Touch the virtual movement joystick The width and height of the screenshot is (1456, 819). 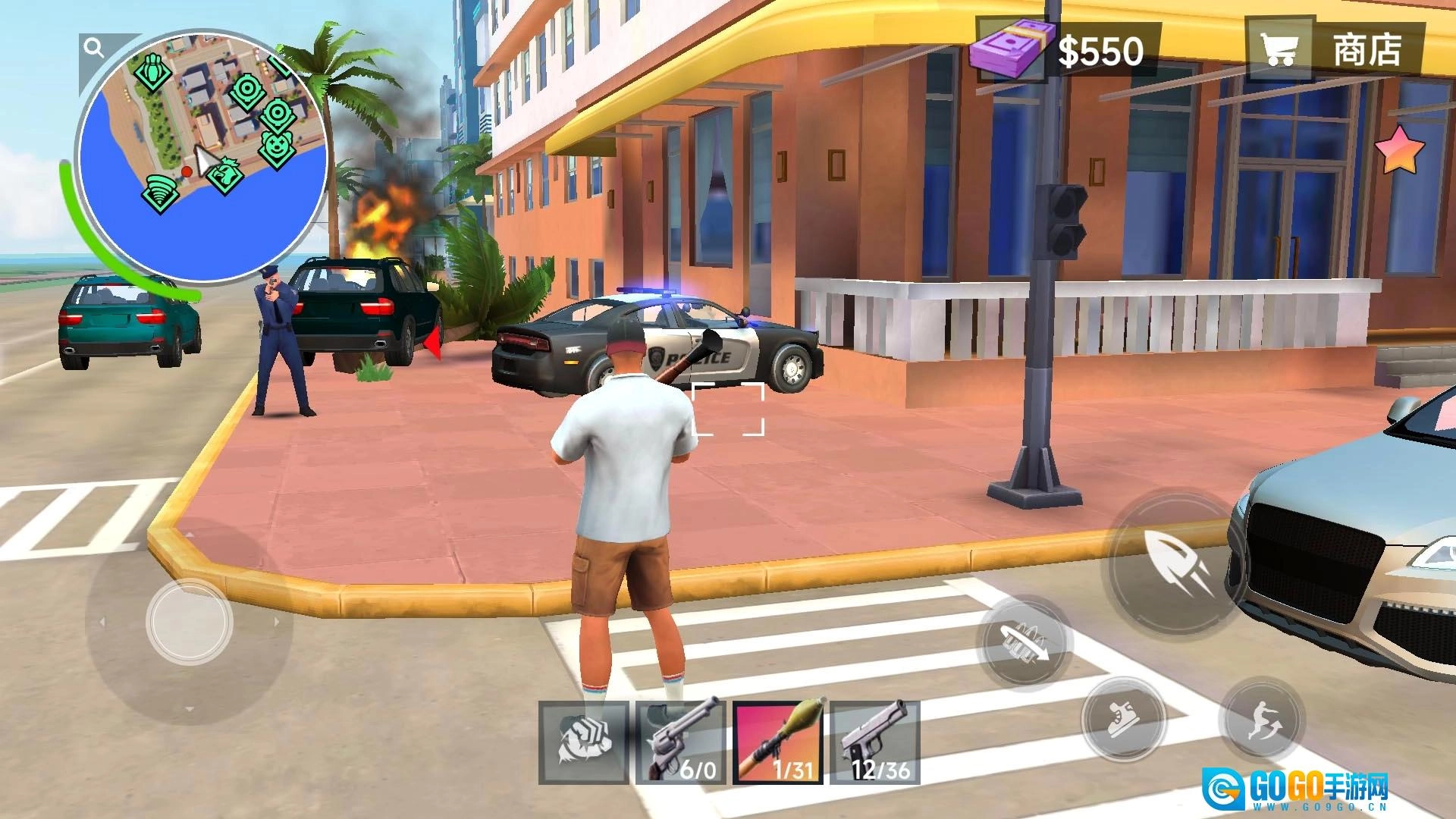click(189, 622)
